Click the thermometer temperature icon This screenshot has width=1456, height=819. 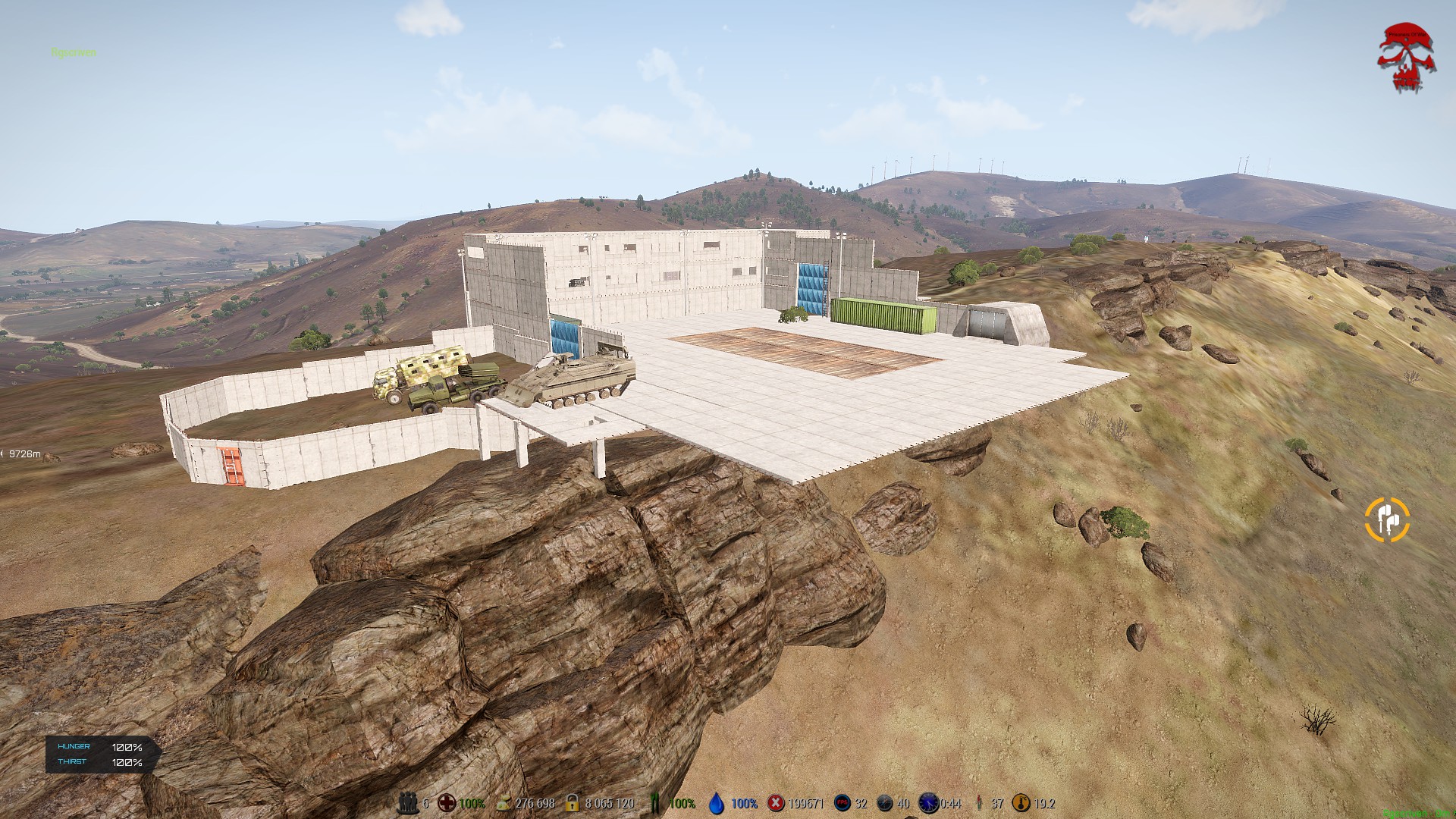point(1021,803)
